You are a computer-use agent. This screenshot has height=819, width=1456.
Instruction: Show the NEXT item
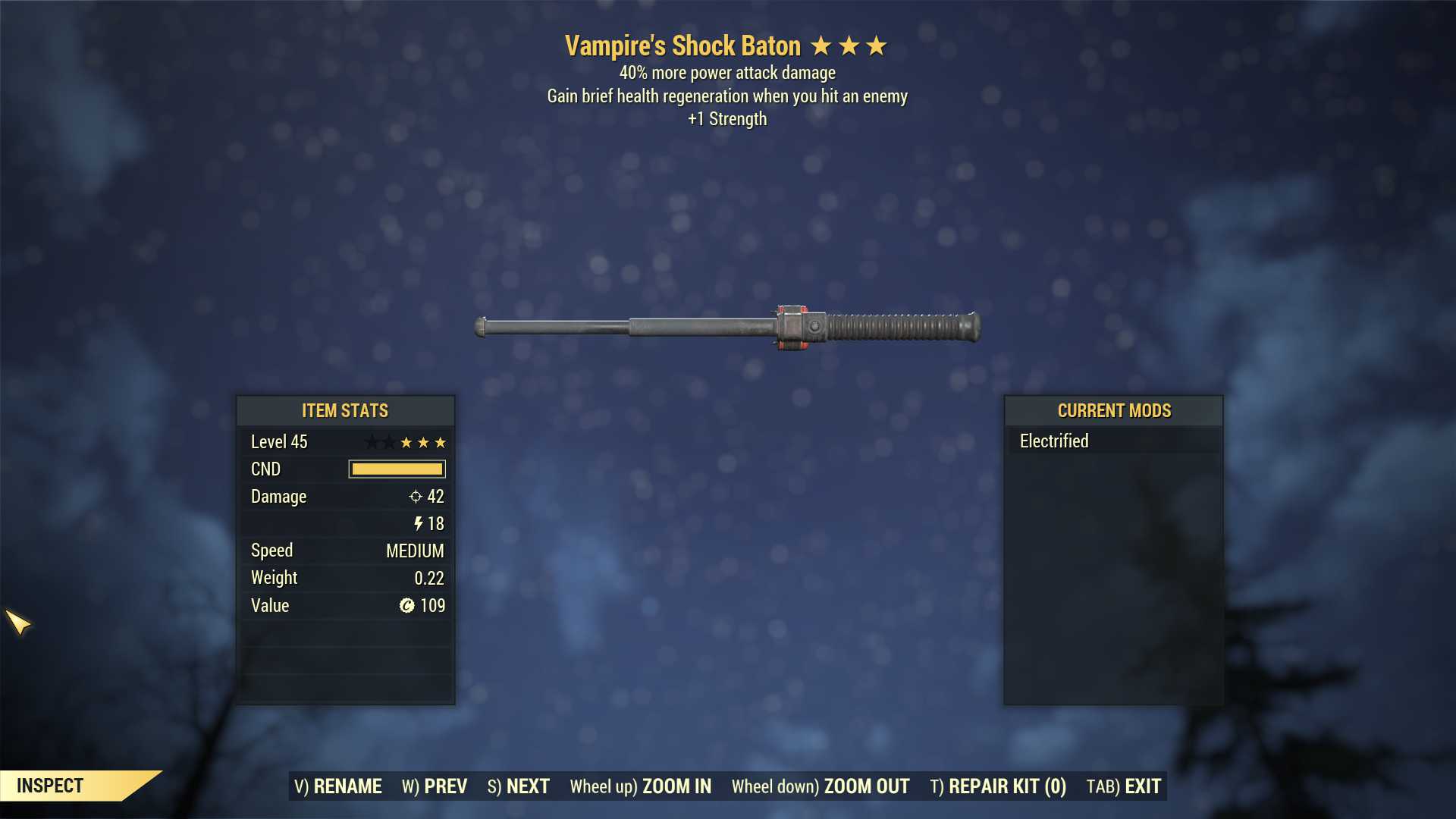pyautogui.click(x=518, y=786)
